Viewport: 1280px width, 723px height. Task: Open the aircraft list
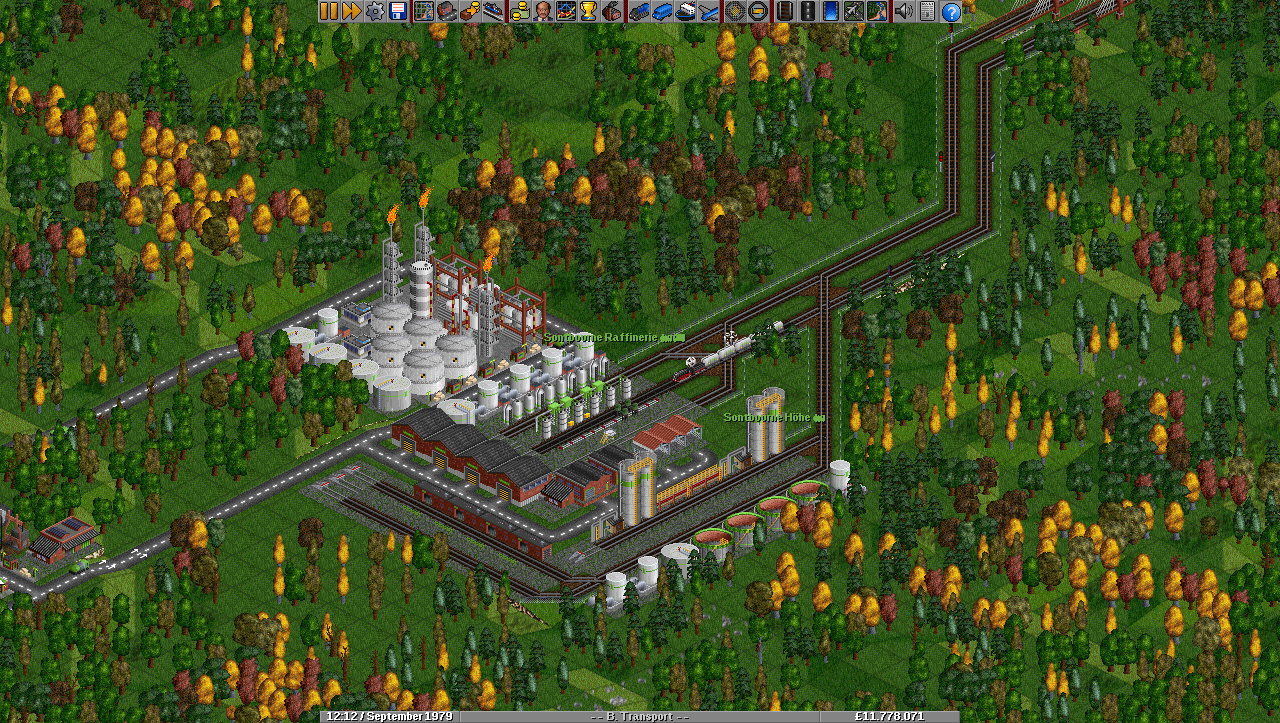coord(709,11)
